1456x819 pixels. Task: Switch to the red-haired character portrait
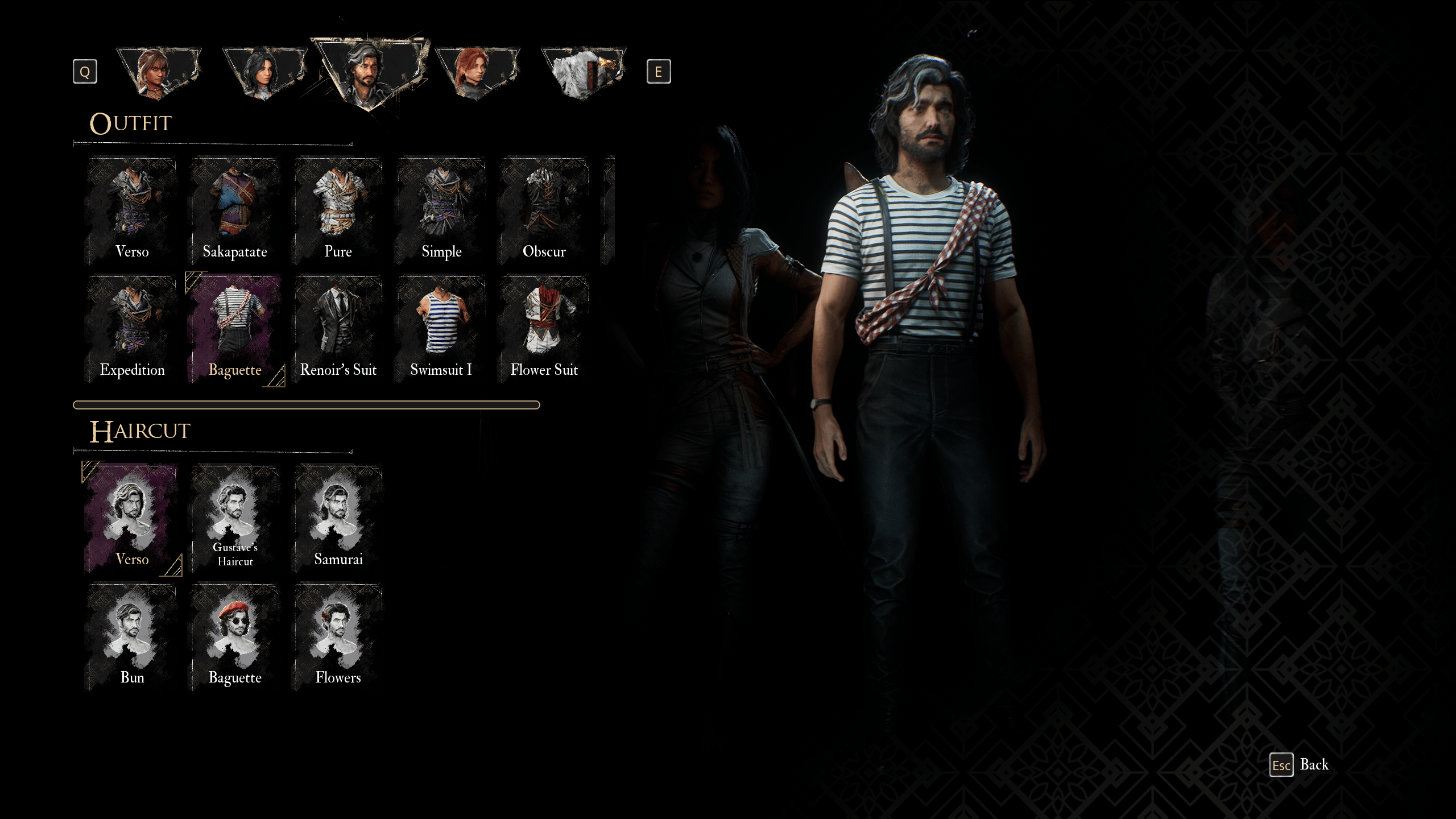point(477,73)
